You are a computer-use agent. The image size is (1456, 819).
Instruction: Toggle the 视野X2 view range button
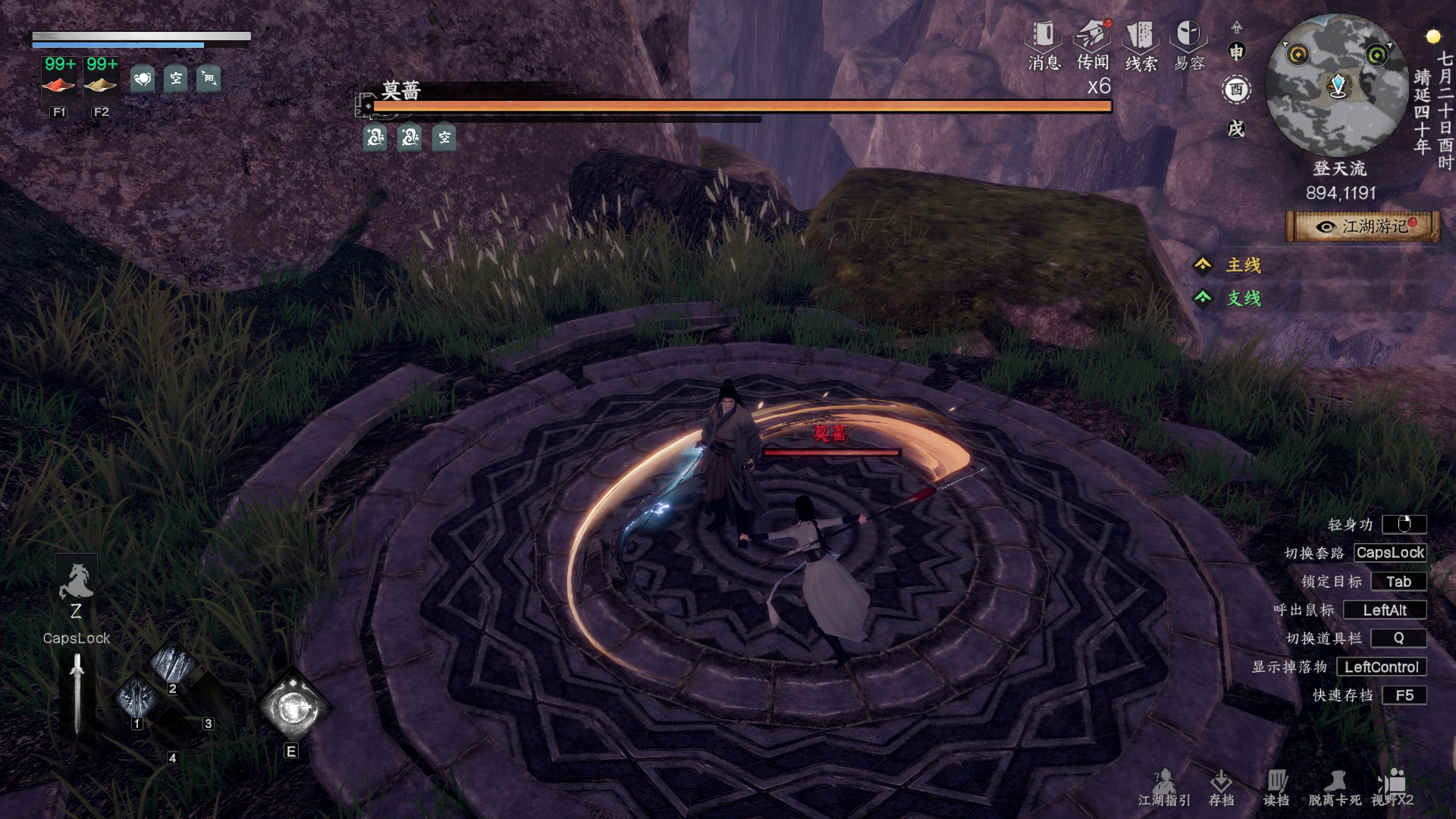coord(1392,787)
